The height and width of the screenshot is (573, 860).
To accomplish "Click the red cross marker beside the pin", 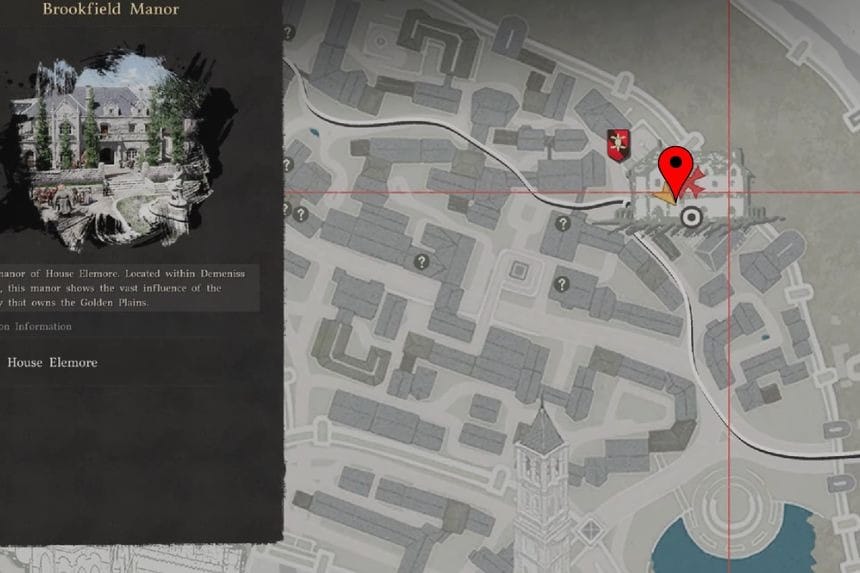I will pos(699,183).
